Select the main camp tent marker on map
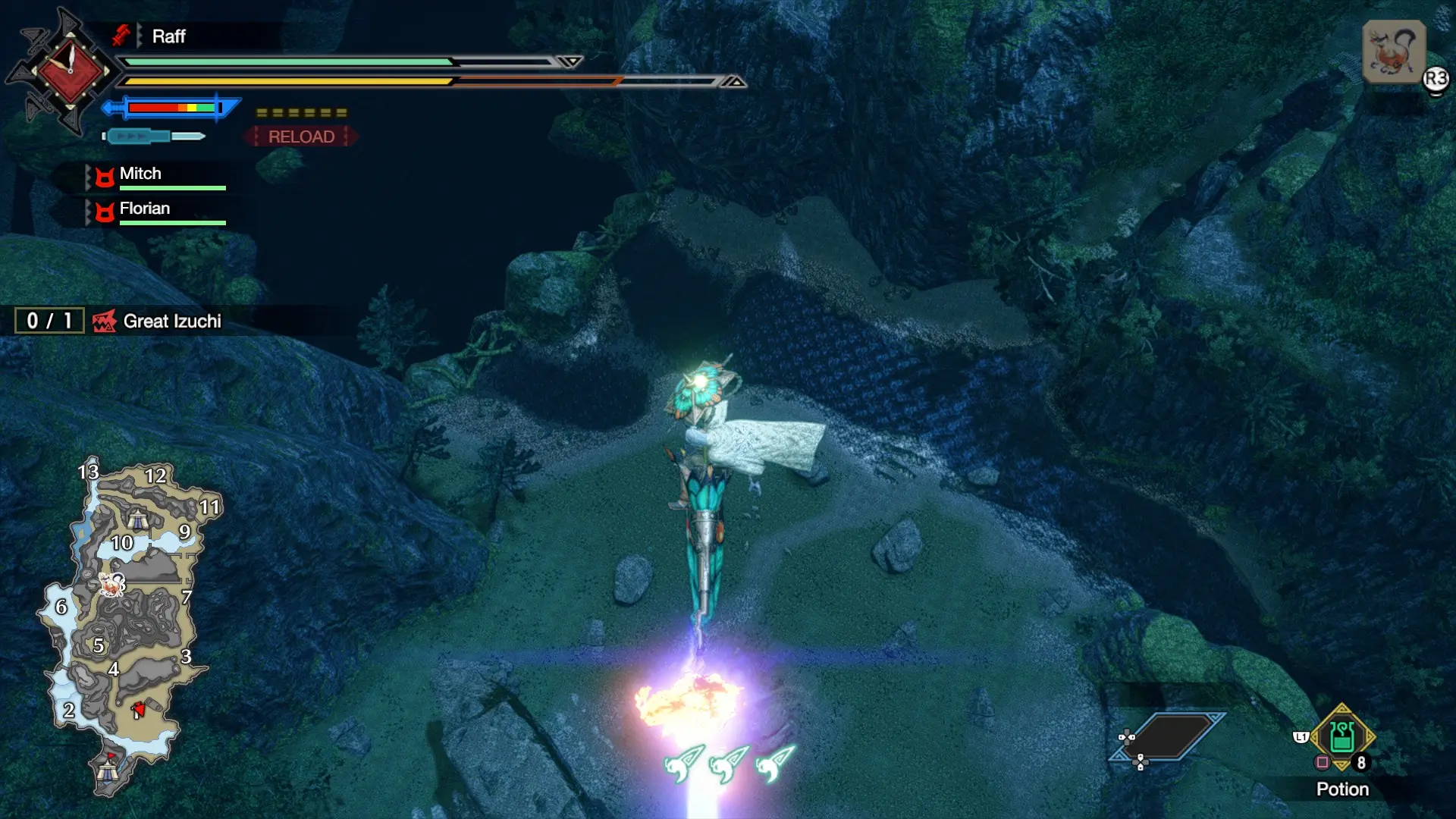Image resolution: width=1456 pixels, height=819 pixels. (x=108, y=770)
